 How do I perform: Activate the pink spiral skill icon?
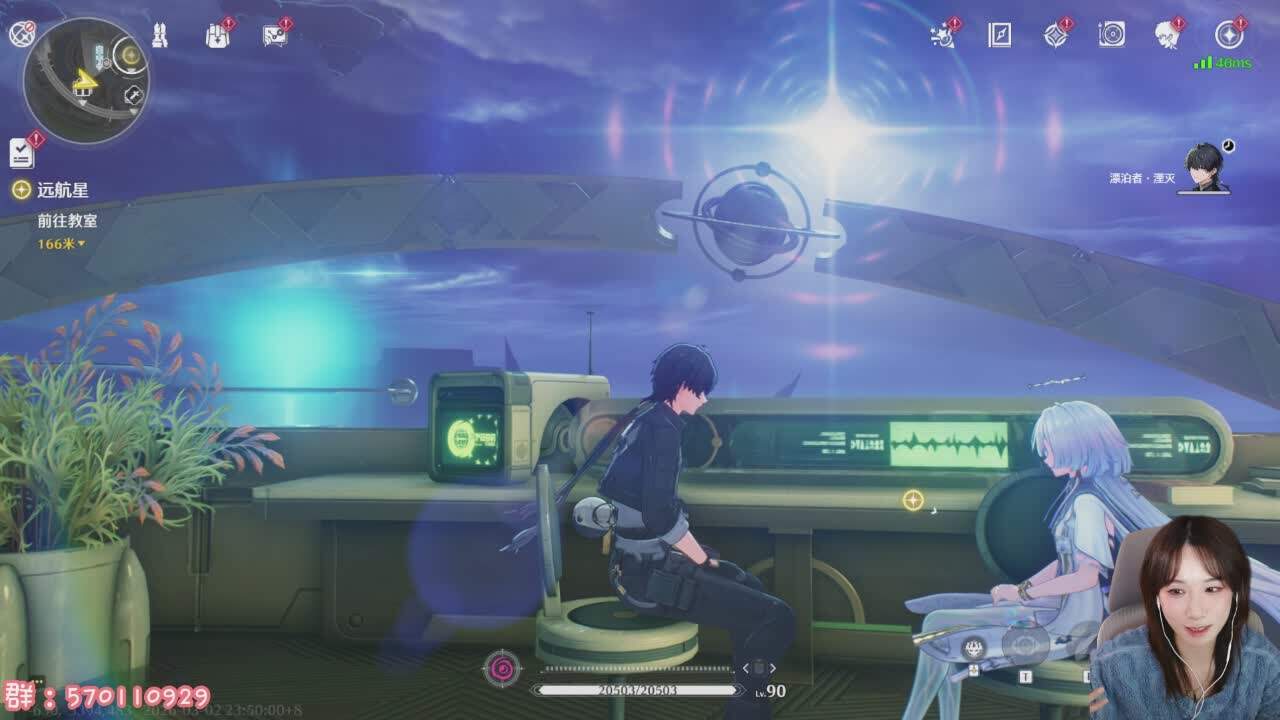click(x=501, y=668)
